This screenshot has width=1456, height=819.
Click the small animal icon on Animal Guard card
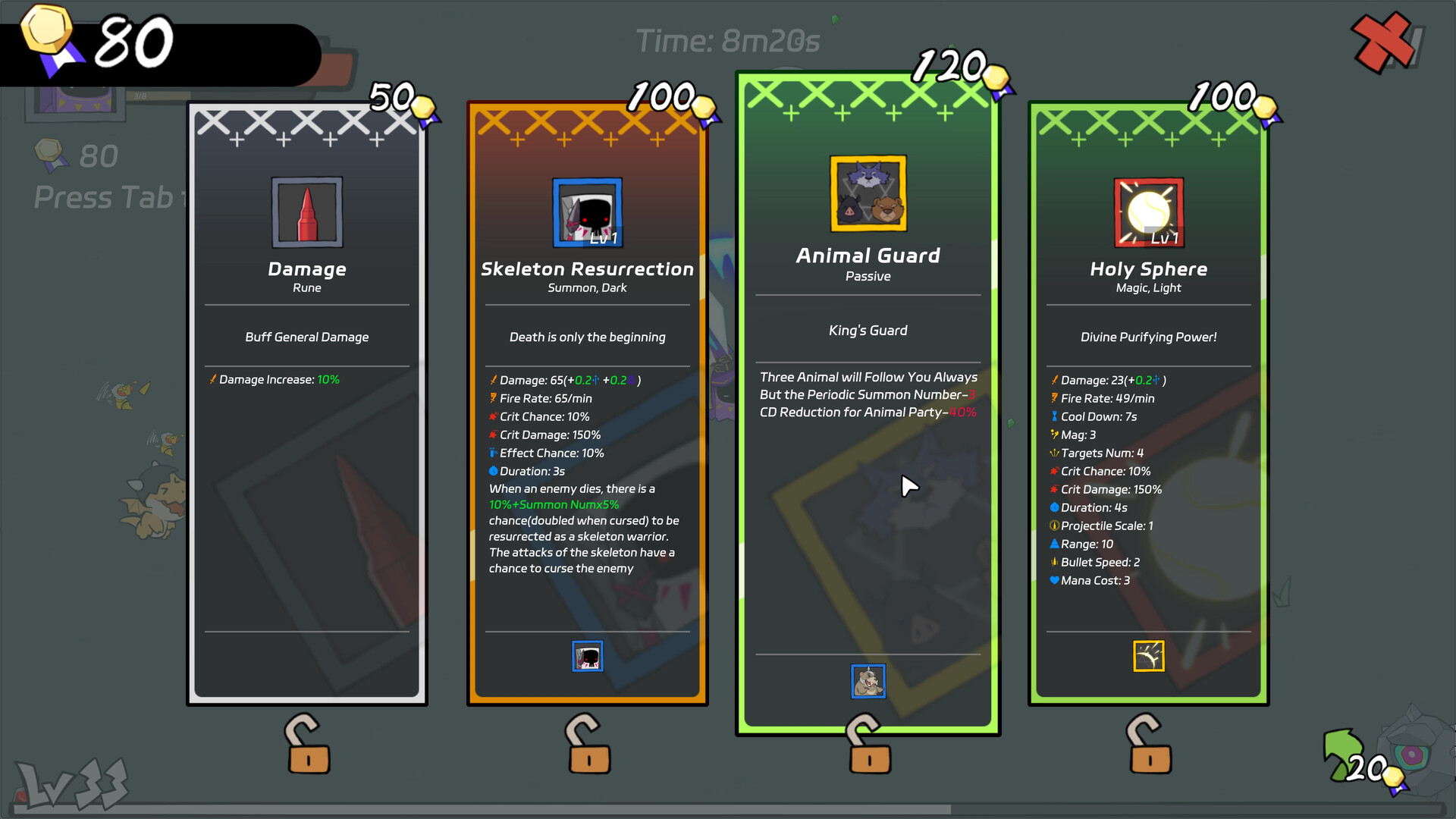click(x=868, y=681)
